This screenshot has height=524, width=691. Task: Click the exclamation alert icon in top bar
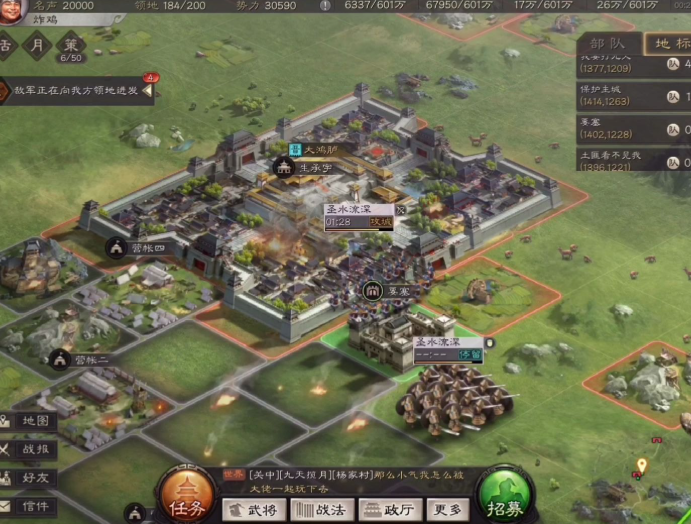click(x=325, y=6)
